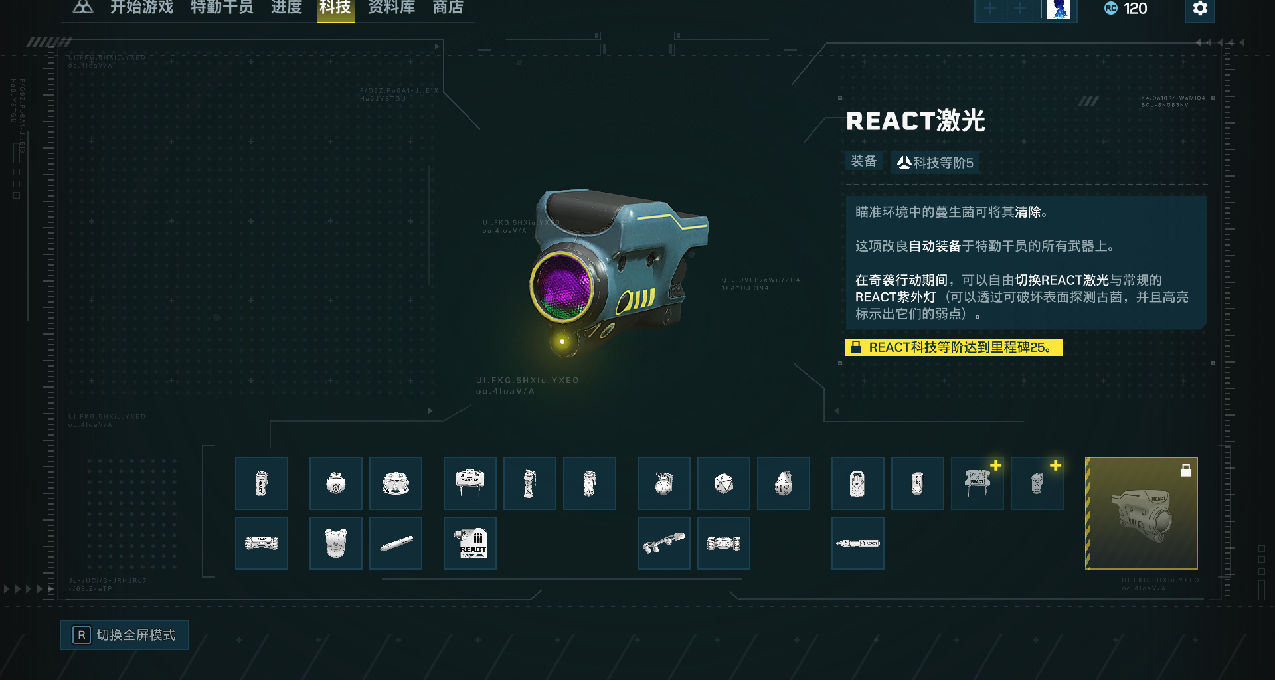
Task: Choose the REACT-labeled crate tech item
Action: 470,543
